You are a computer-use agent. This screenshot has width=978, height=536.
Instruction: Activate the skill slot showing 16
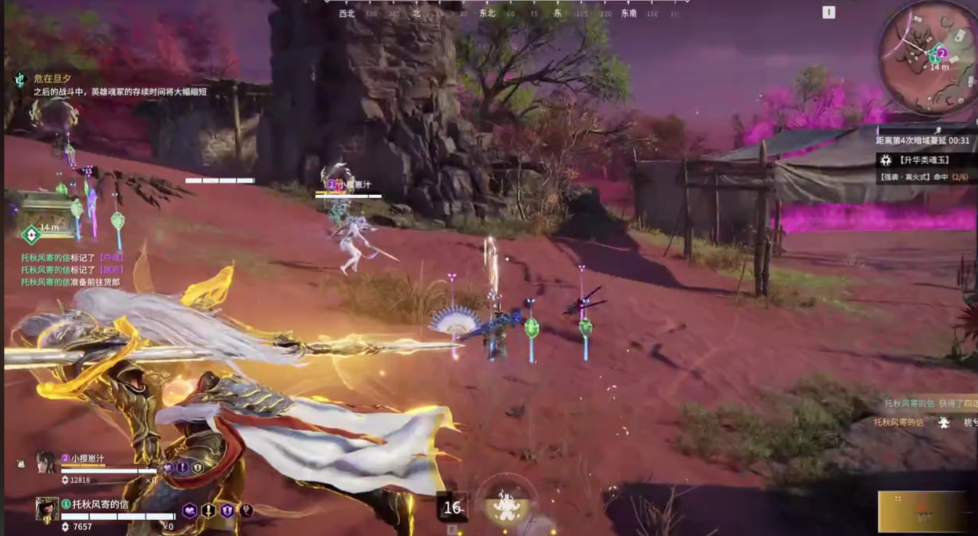click(452, 507)
